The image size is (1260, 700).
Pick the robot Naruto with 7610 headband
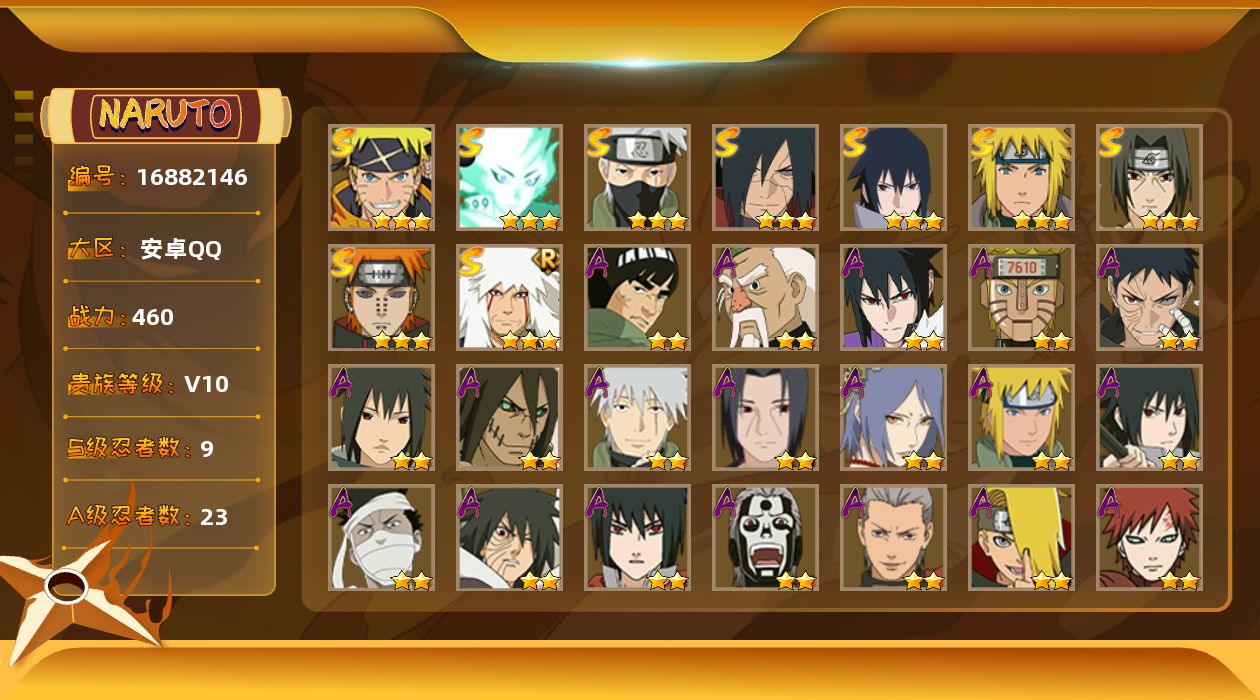coord(1021,297)
